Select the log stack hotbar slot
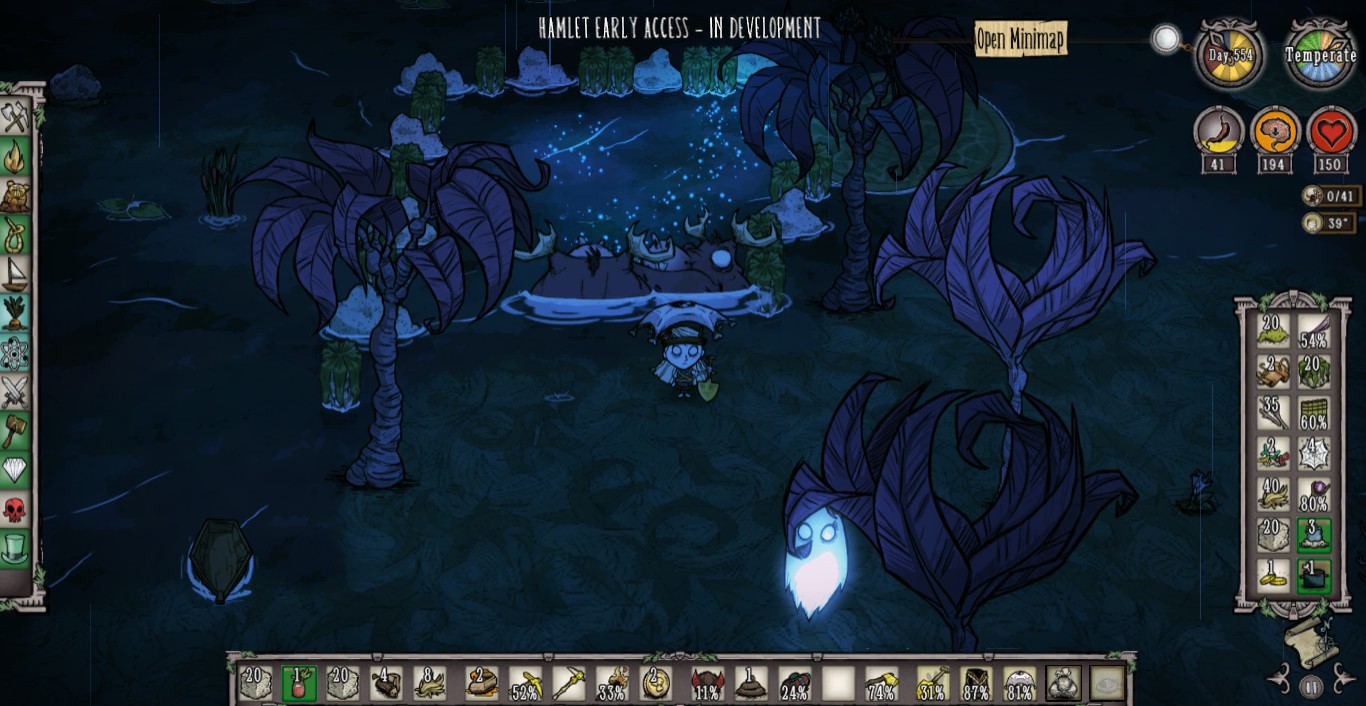This screenshot has height=706, width=1366. tap(385, 683)
